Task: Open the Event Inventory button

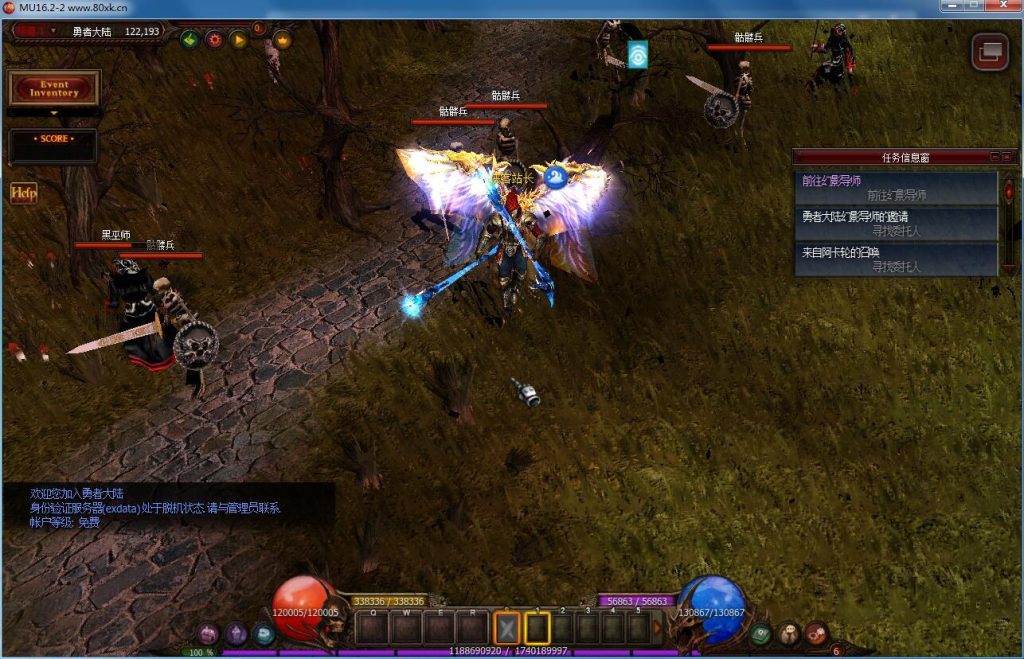Action: (54, 88)
